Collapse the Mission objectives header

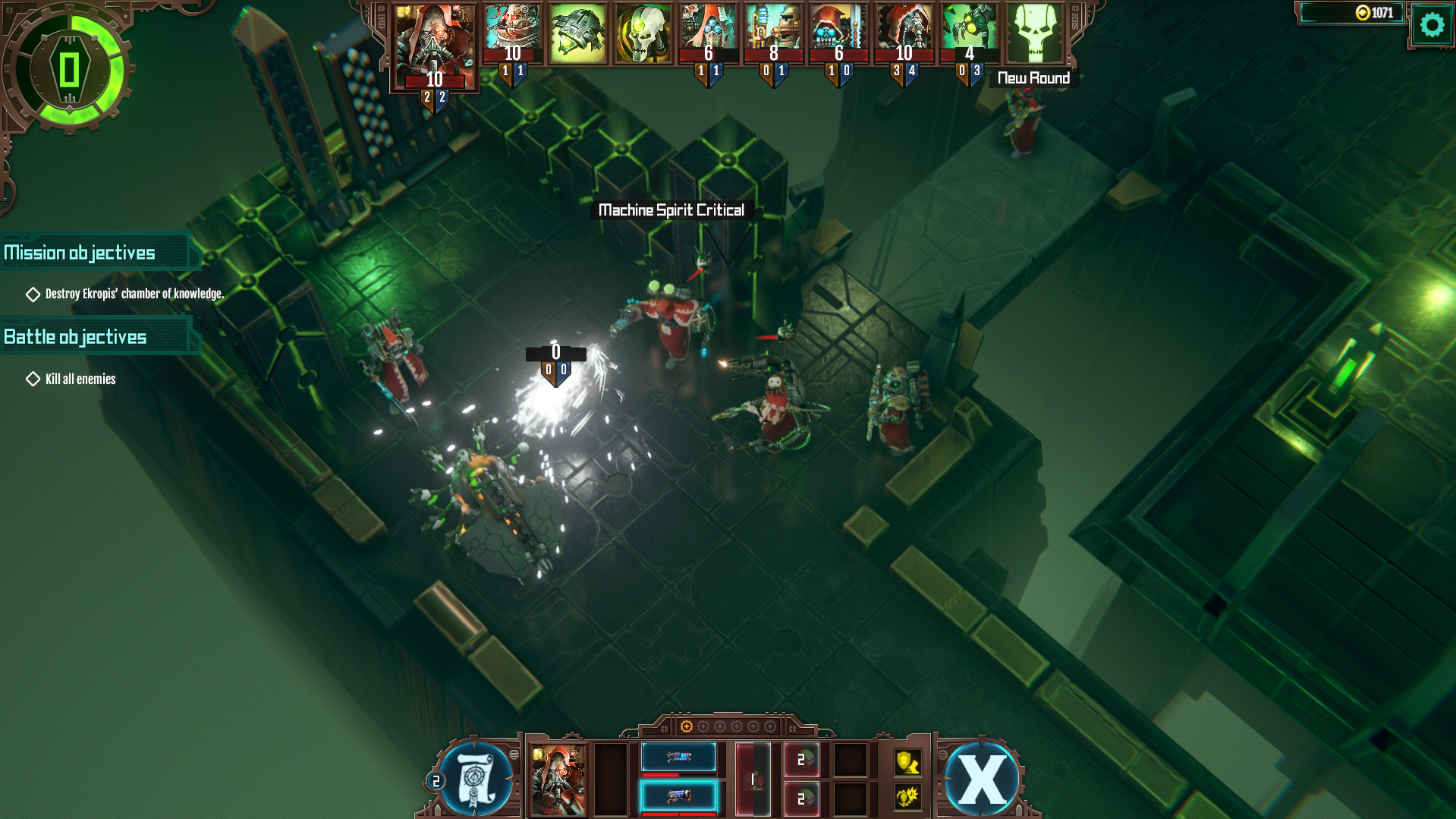(x=79, y=252)
